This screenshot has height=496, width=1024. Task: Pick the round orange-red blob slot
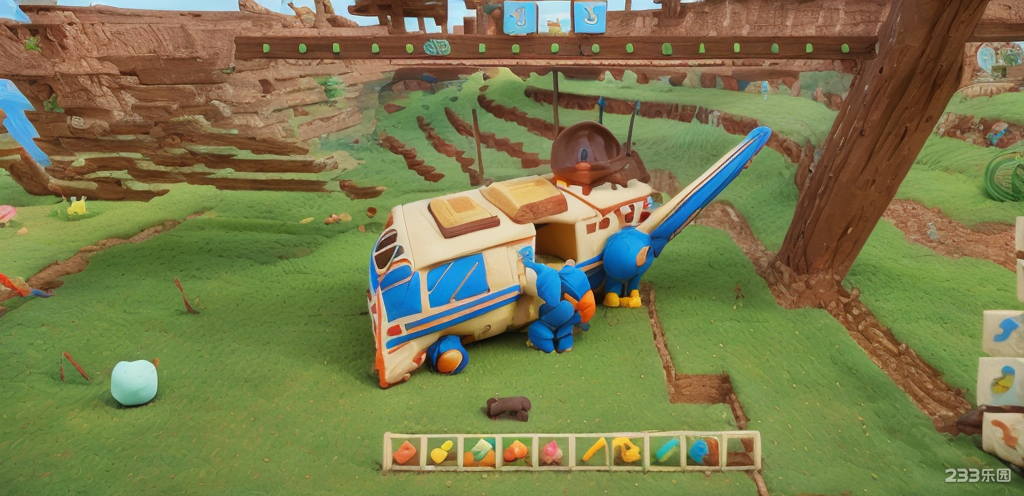515,452
